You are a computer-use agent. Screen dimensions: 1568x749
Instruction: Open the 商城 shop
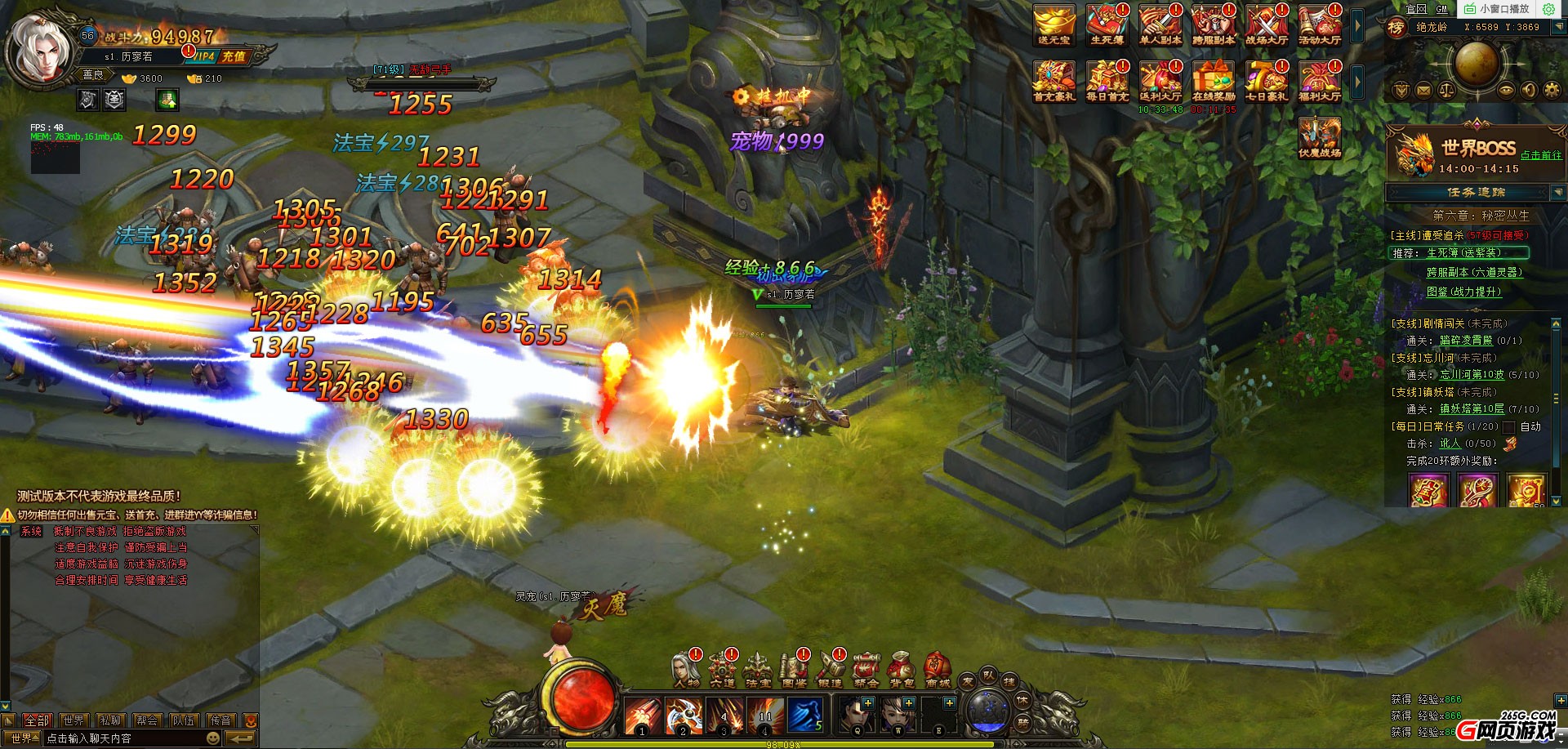tap(938, 670)
